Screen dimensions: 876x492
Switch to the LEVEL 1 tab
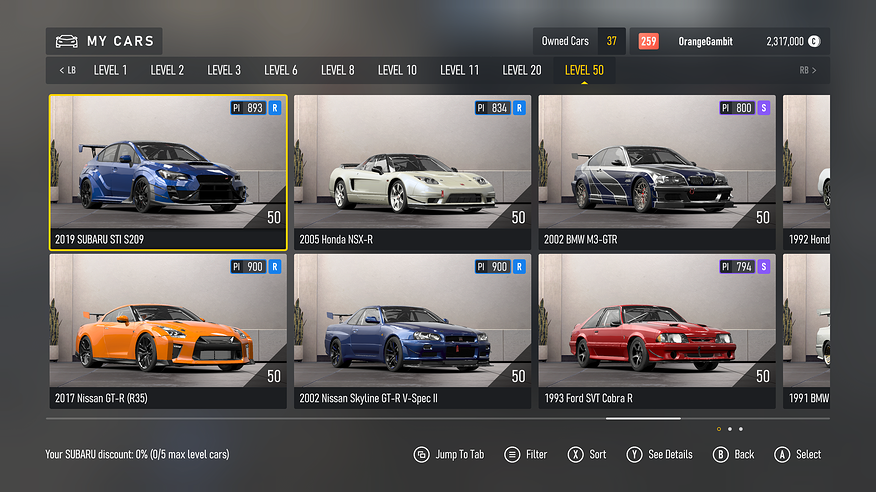pyautogui.click(x=110, y=70)
